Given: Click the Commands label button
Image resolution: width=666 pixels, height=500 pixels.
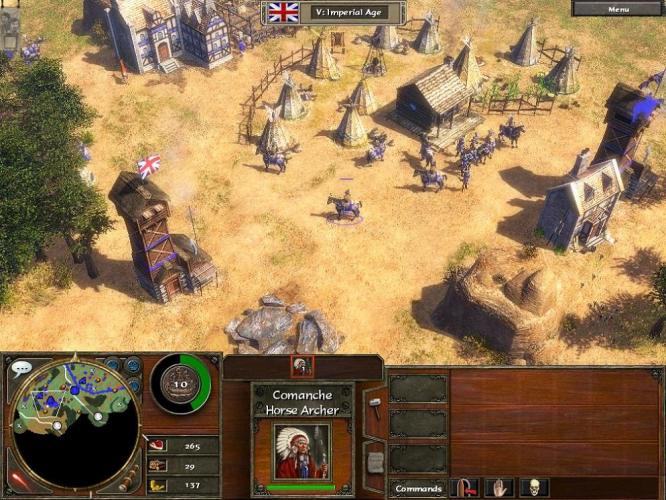Looking at the screenshot, I should pyautogui.click(x=417, y=489).
